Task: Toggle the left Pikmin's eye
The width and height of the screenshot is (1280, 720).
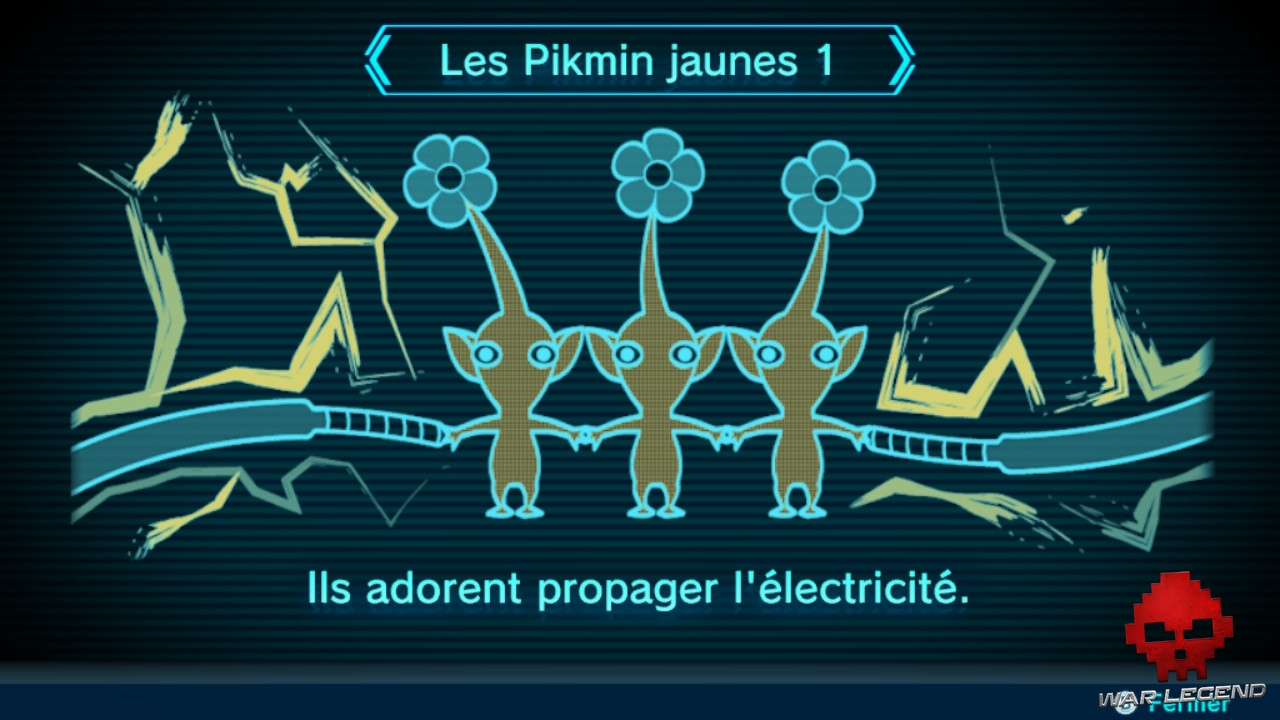Action: pos(487,355)
